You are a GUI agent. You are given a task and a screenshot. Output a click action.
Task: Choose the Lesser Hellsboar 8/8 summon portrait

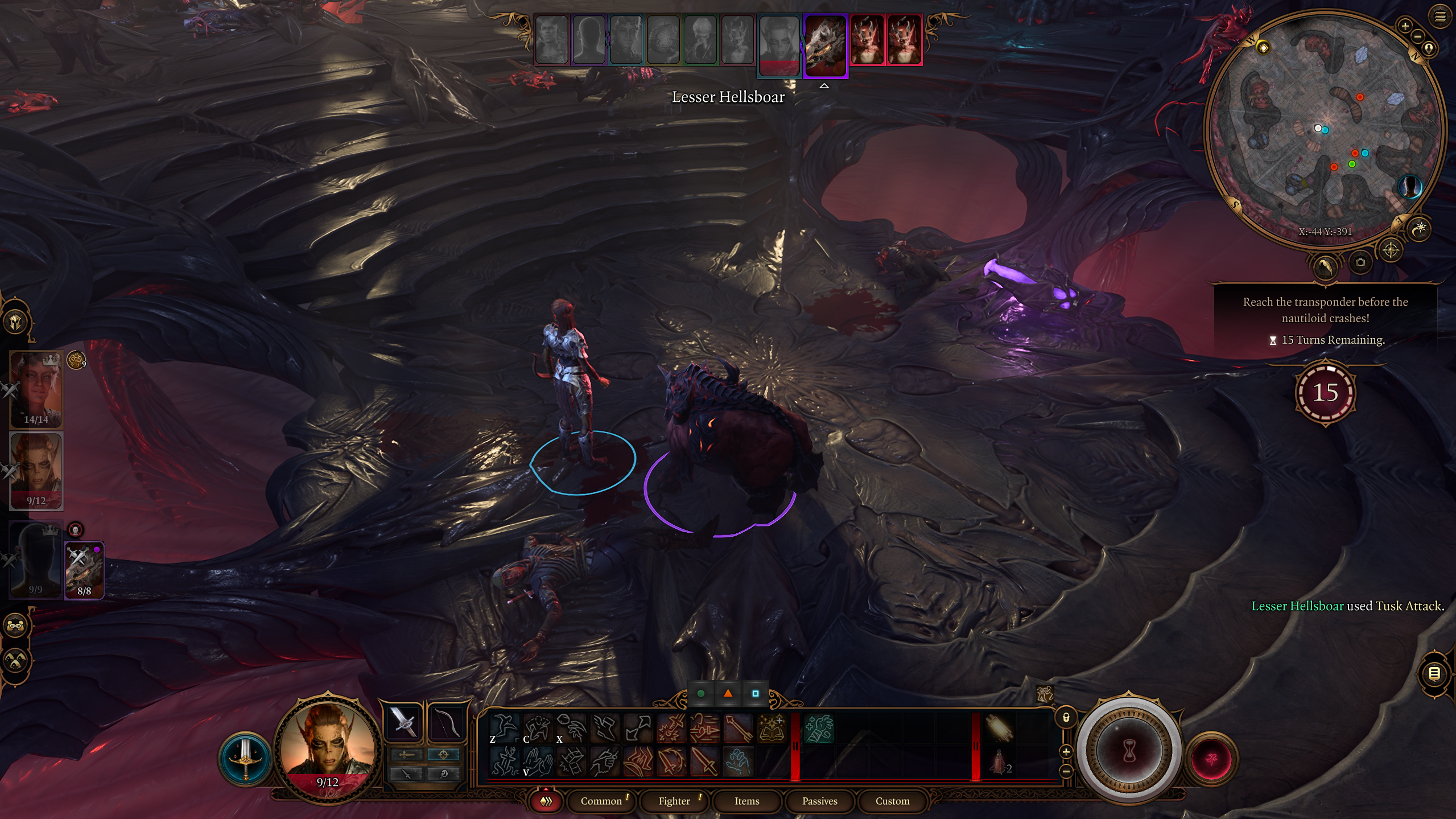click(x=84, y=570)
